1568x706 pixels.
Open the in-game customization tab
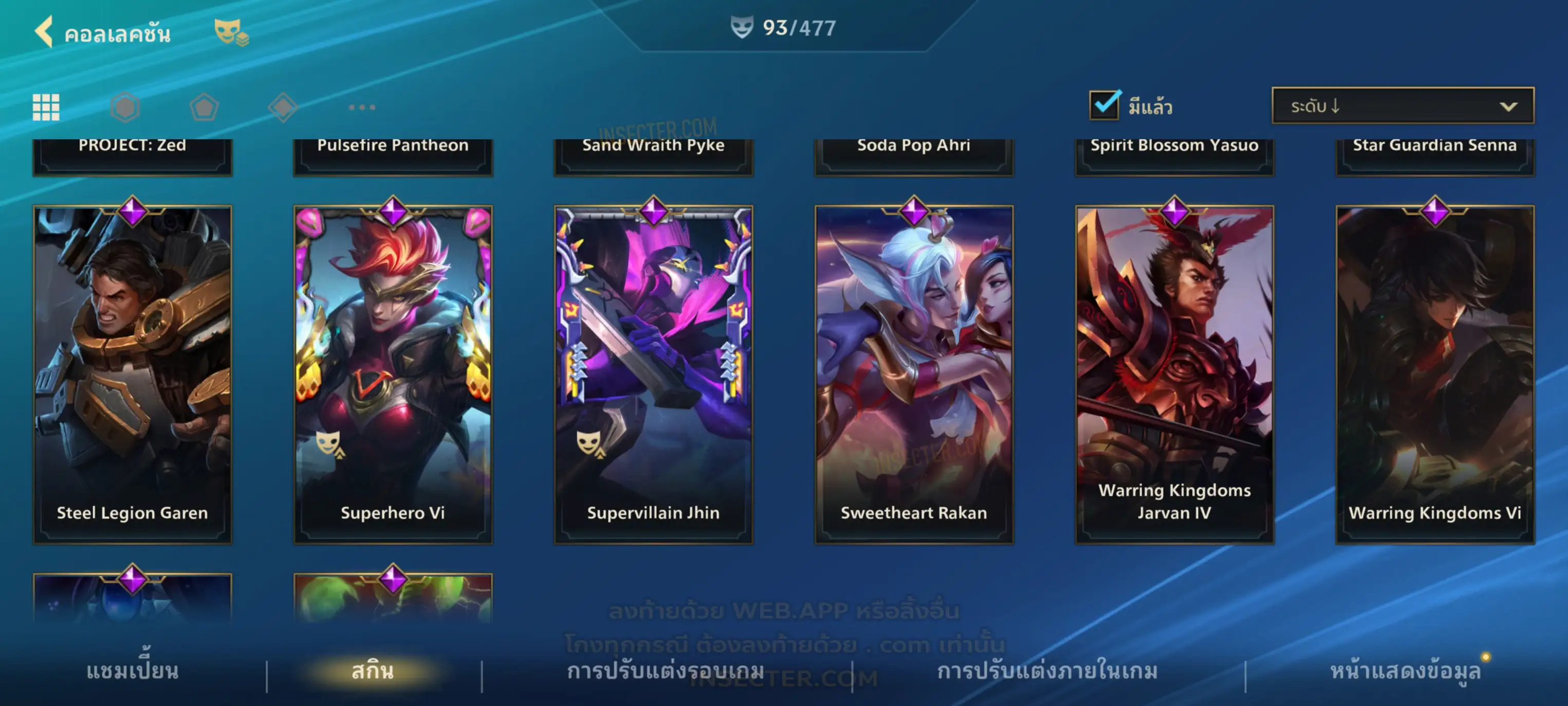point(1047,671)
